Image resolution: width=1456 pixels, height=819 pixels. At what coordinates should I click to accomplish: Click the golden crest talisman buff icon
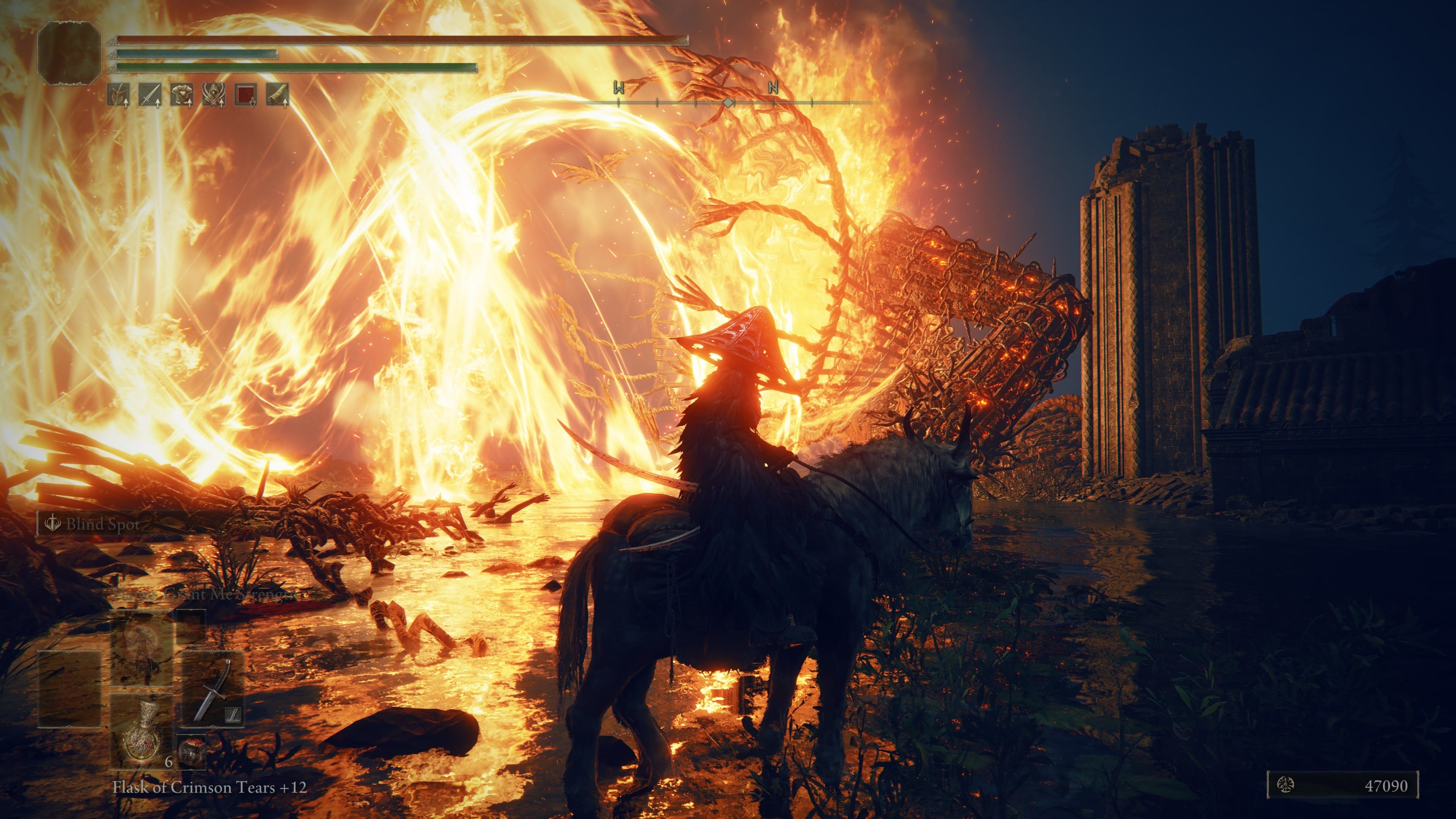point(213,94)
